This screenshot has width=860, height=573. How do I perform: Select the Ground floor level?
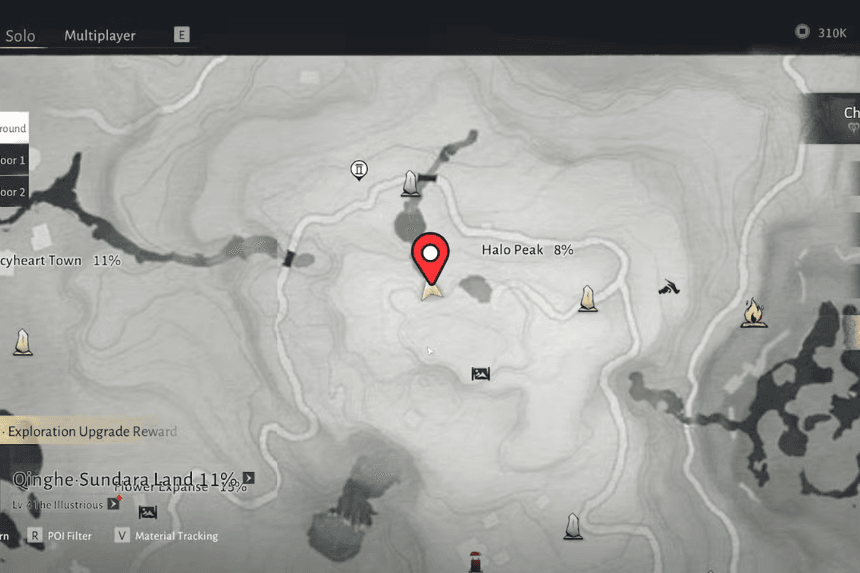13,128
